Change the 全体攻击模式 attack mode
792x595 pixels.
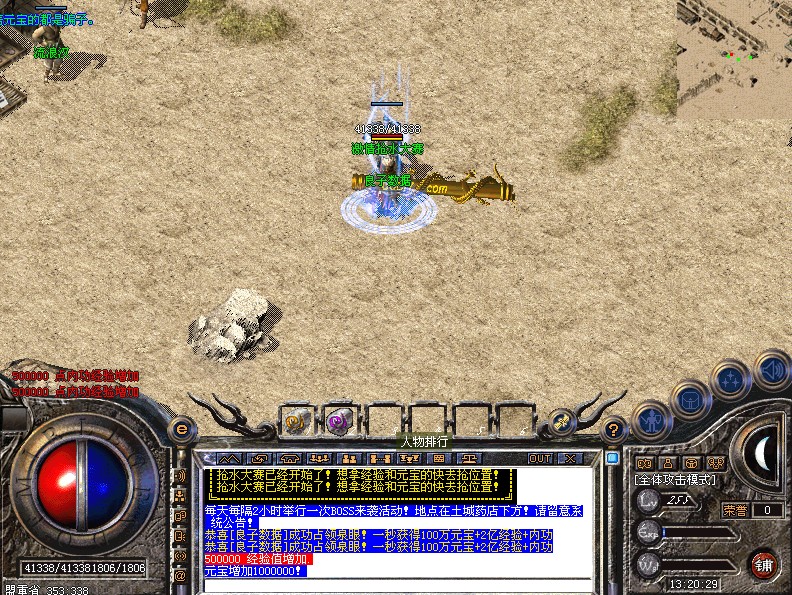[x=676, y=480]
